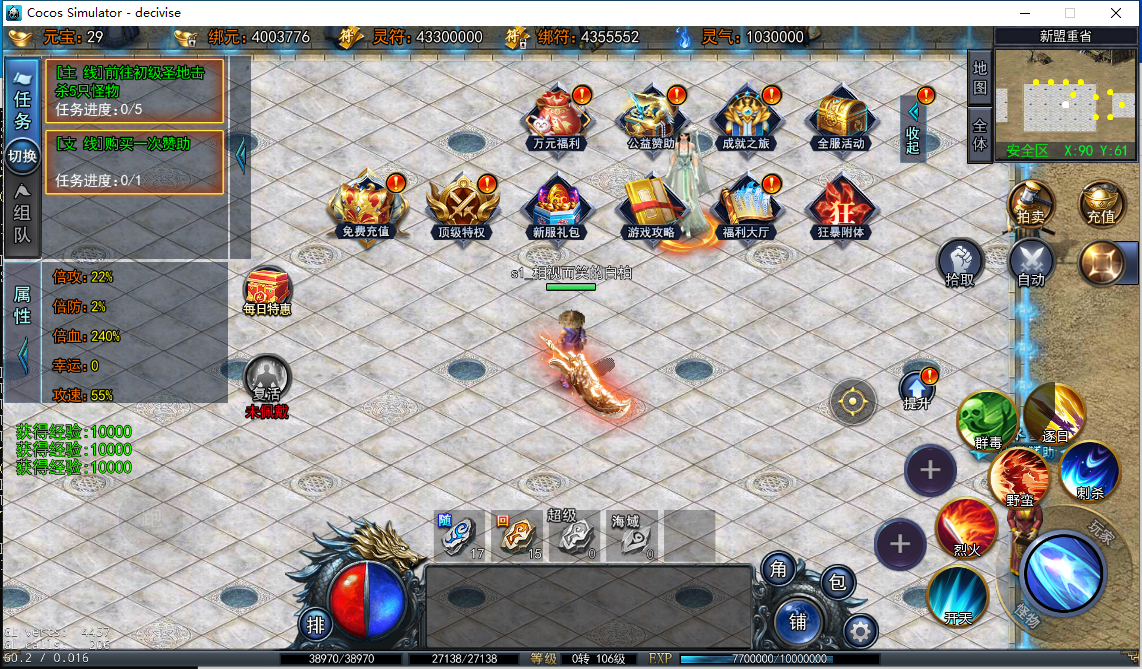Claim 免费充值 free recharge icon

[365, 207]
